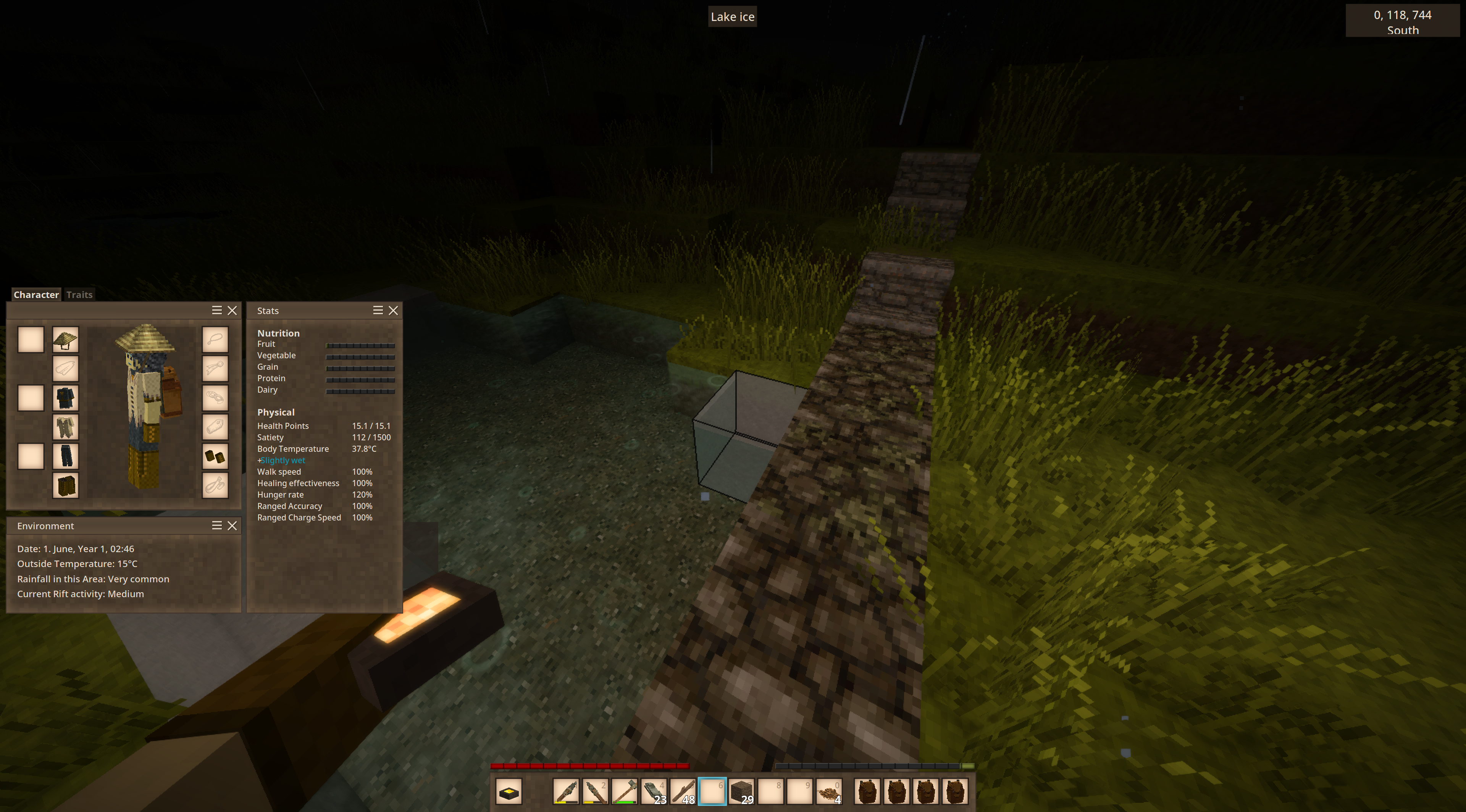Click the dark blue shirt equipment slot

(65, 398)
